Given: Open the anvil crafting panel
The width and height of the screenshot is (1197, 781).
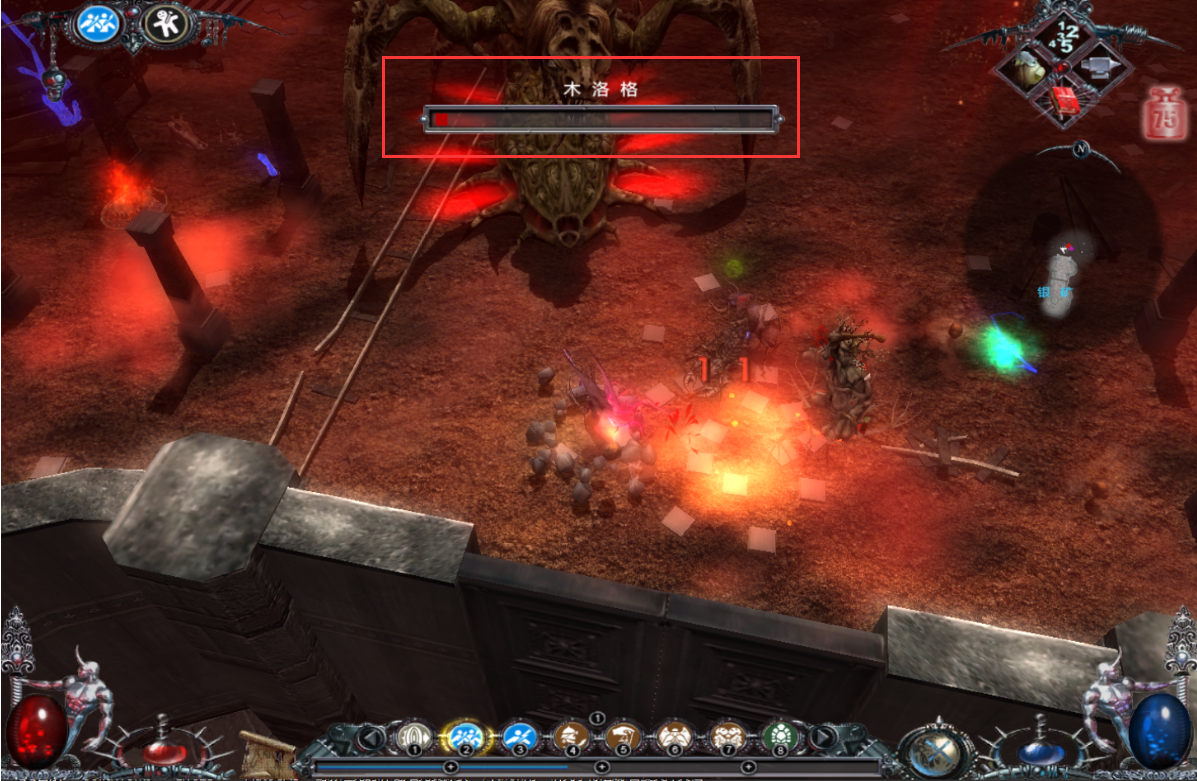Looking at the screenshot, I should pos(1099,66).
